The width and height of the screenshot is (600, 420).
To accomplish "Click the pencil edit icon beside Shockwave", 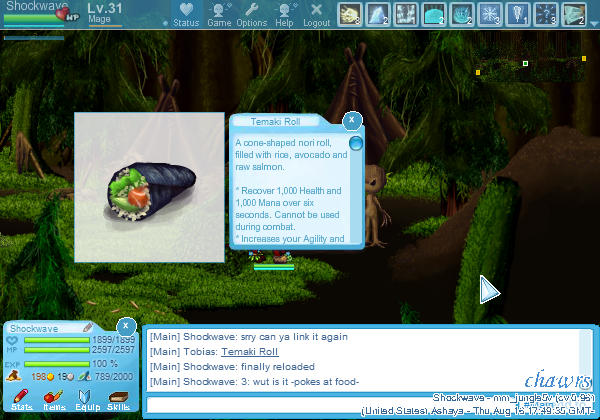I will pos(88,327).
